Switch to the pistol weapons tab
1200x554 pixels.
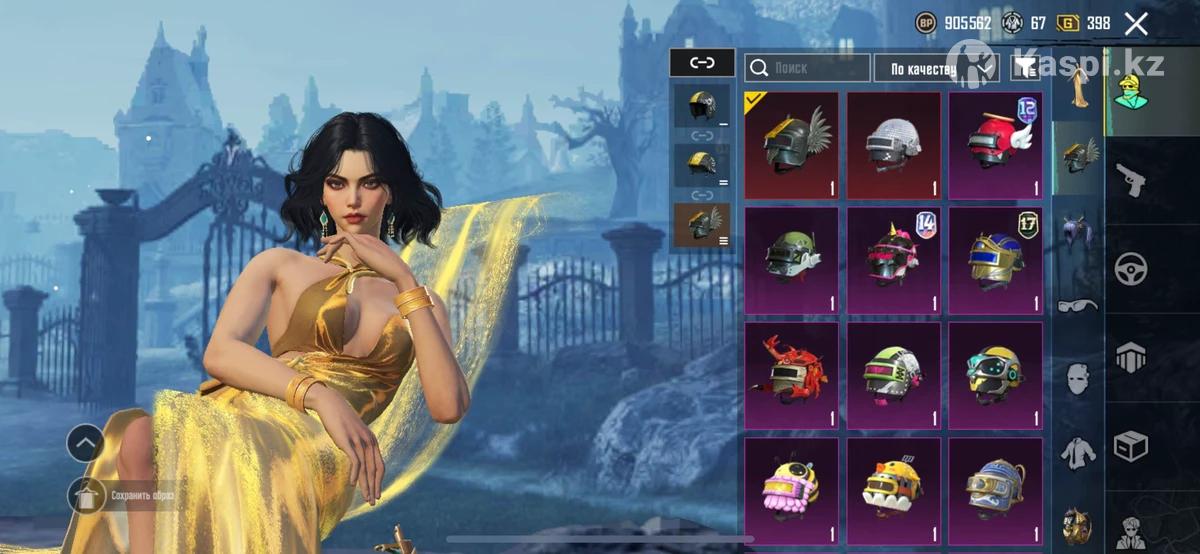pos(1132,180)
